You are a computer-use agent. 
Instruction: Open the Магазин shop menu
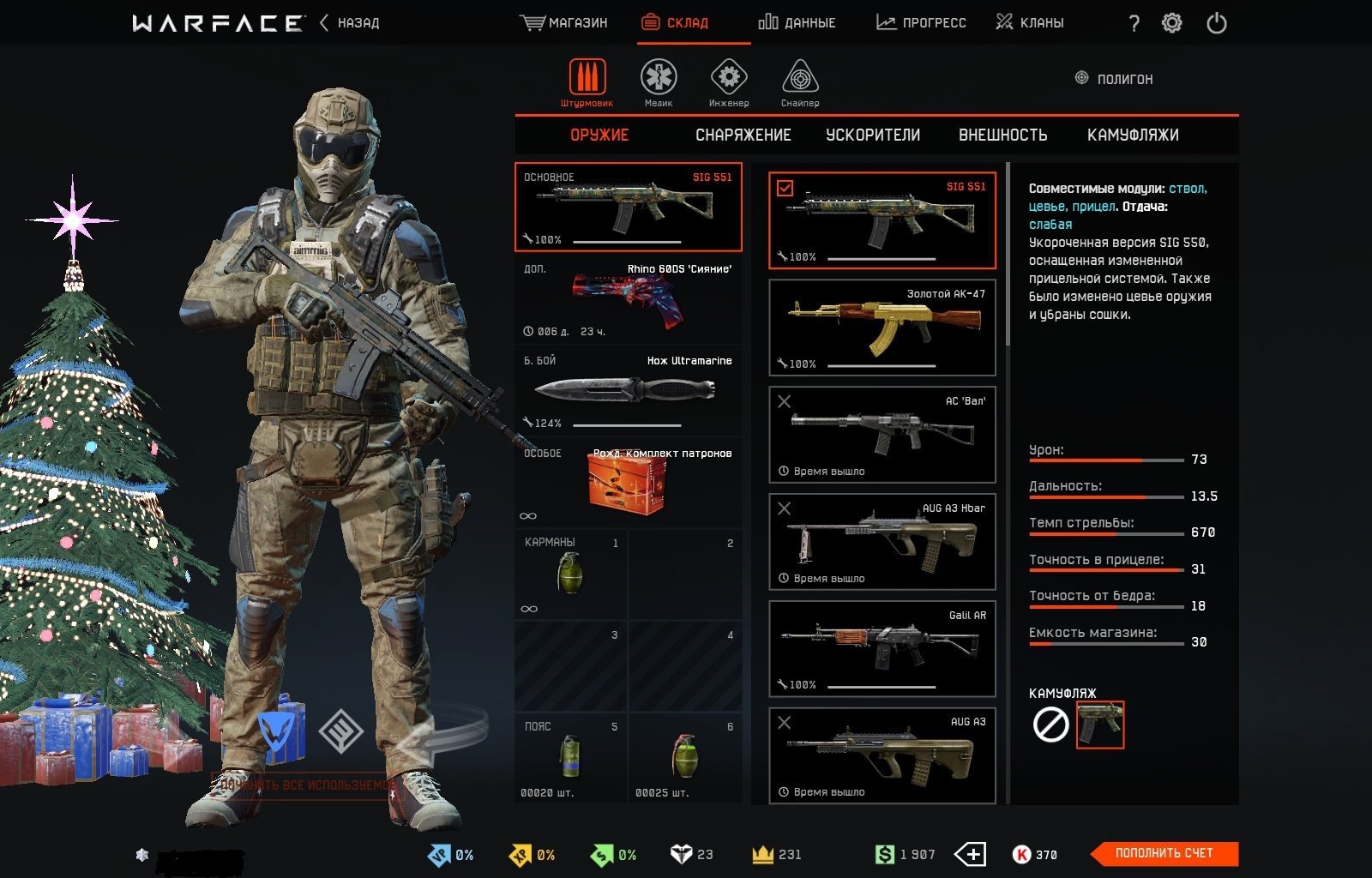(564, 23)
